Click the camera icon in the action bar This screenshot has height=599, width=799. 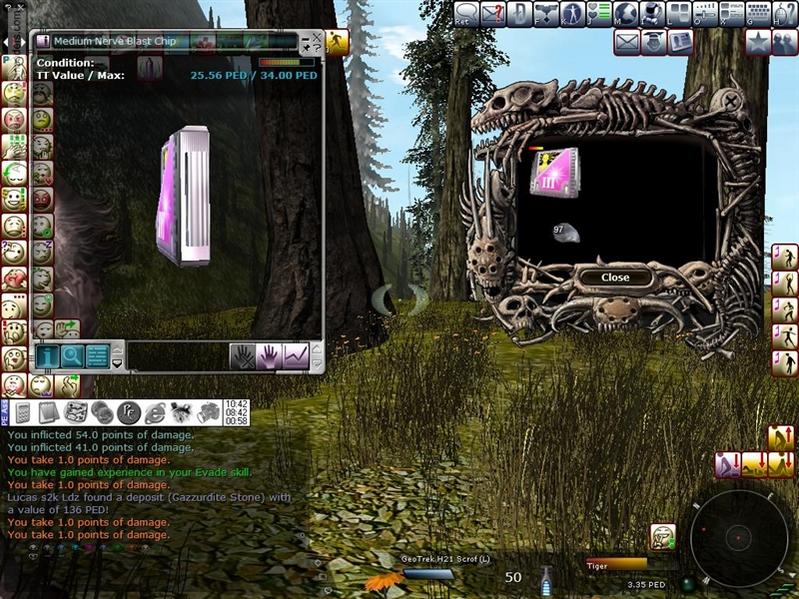pos(207,412)
